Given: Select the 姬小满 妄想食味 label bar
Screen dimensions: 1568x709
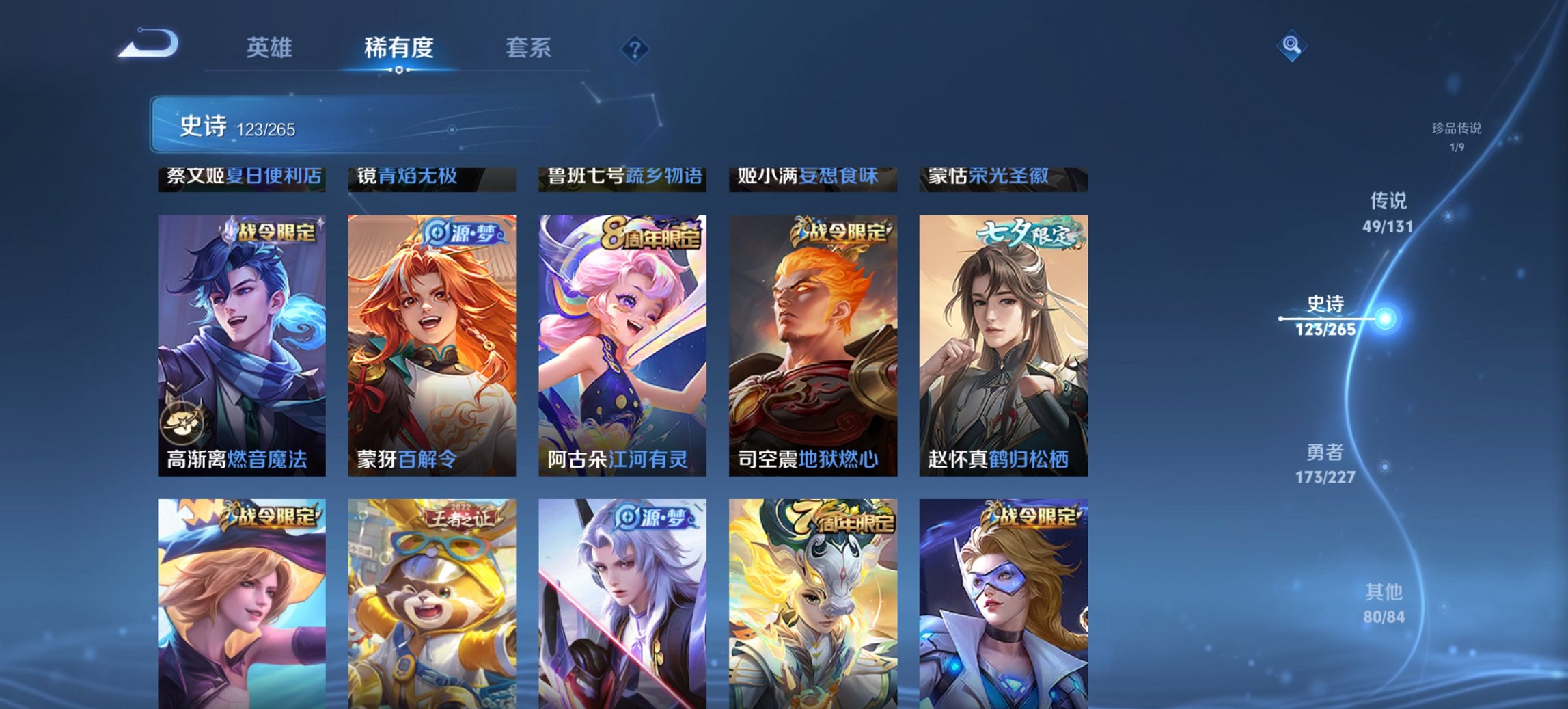Looking at the screenshot, I should click(x=813, y=176).
